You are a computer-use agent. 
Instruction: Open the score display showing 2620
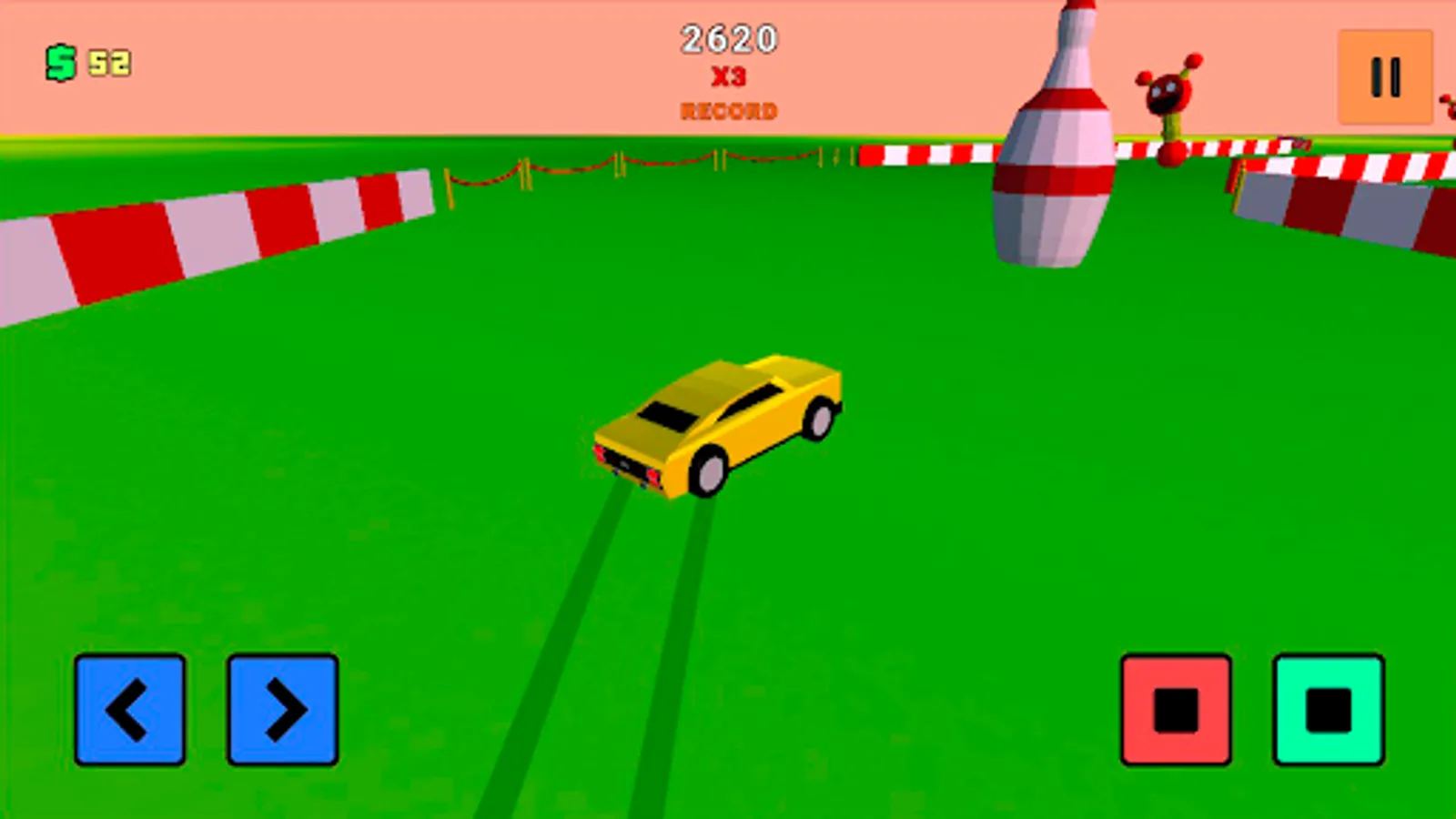tap(729, 38)
